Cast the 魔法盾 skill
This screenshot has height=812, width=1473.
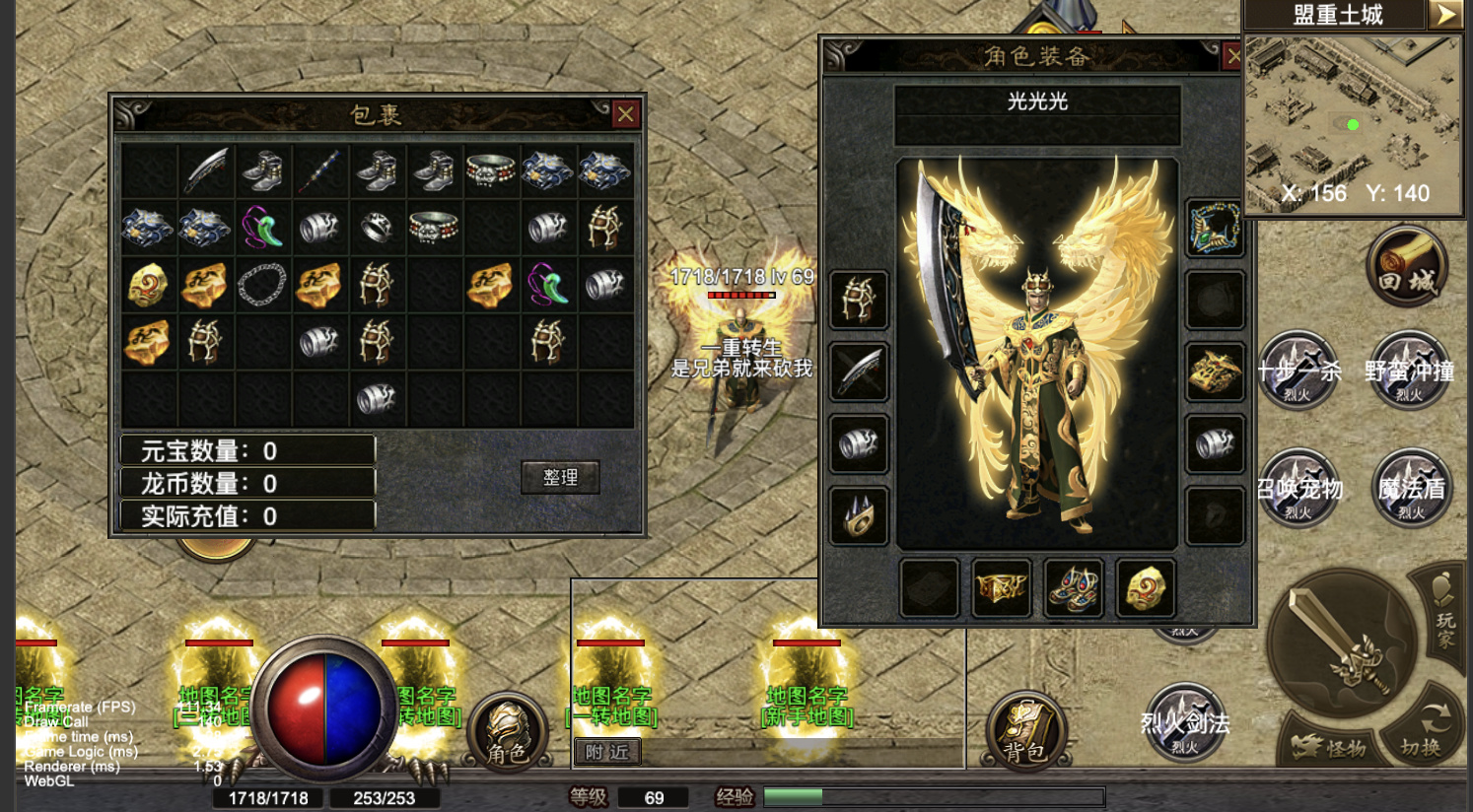[1411, 488]
